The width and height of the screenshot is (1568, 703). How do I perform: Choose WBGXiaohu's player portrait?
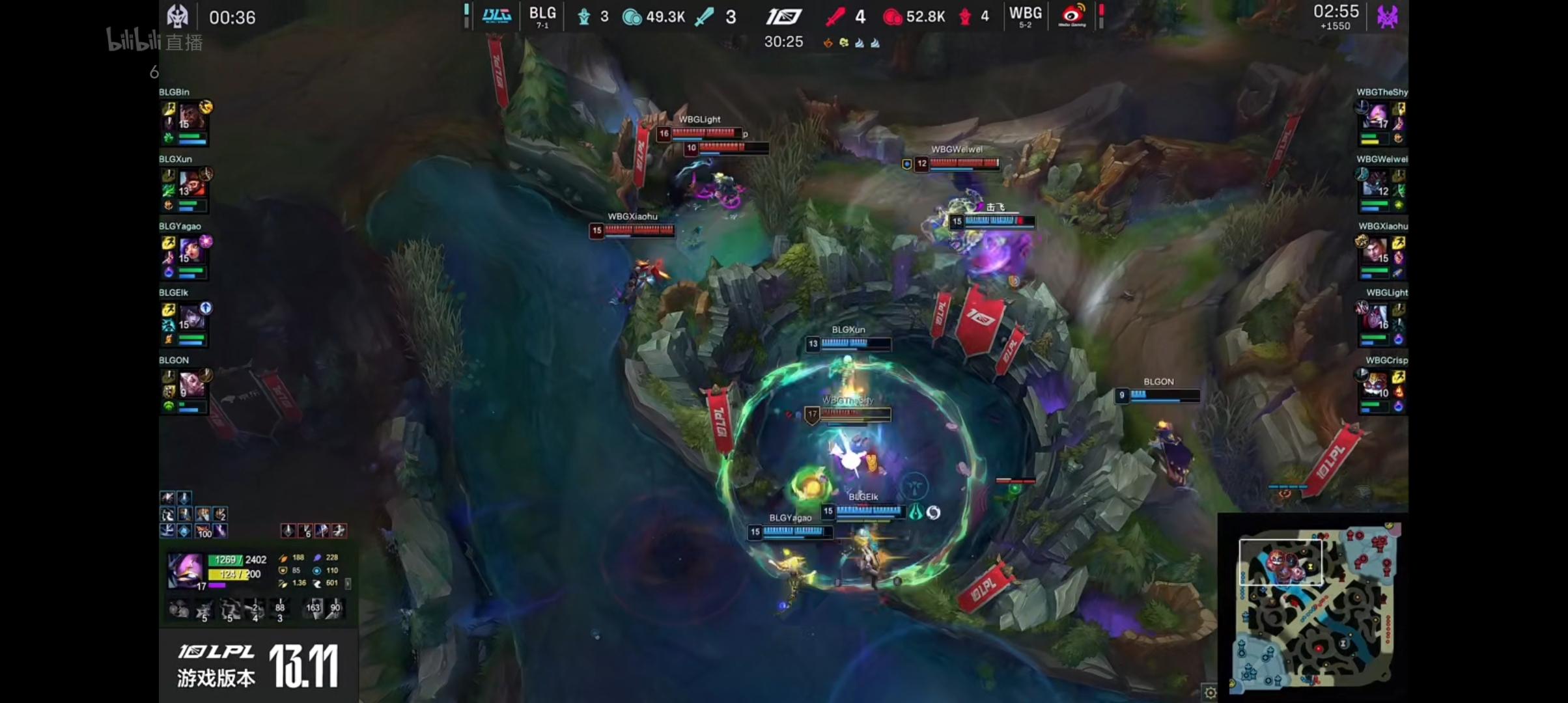(1379, 251)
